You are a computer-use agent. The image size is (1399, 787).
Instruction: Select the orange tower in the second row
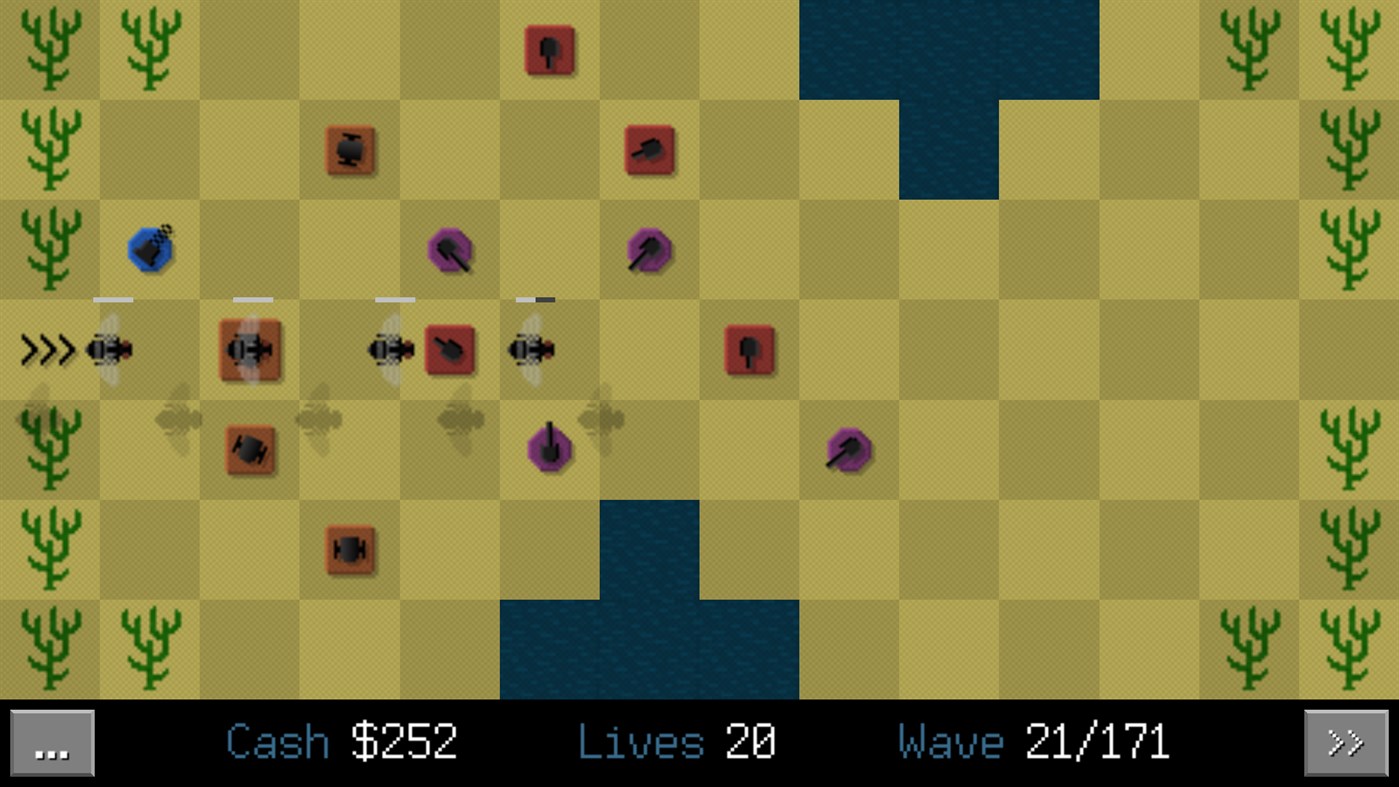[350, 148]
